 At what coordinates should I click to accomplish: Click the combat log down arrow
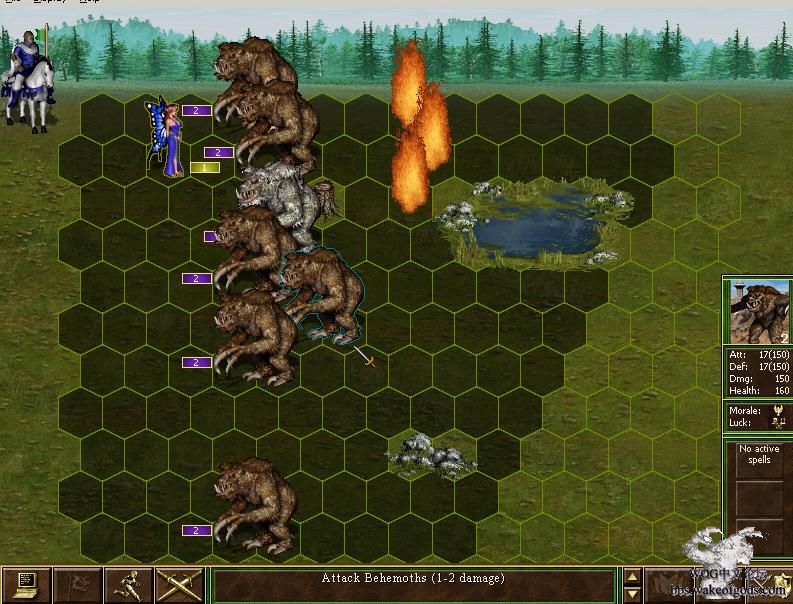click(632, 594)
